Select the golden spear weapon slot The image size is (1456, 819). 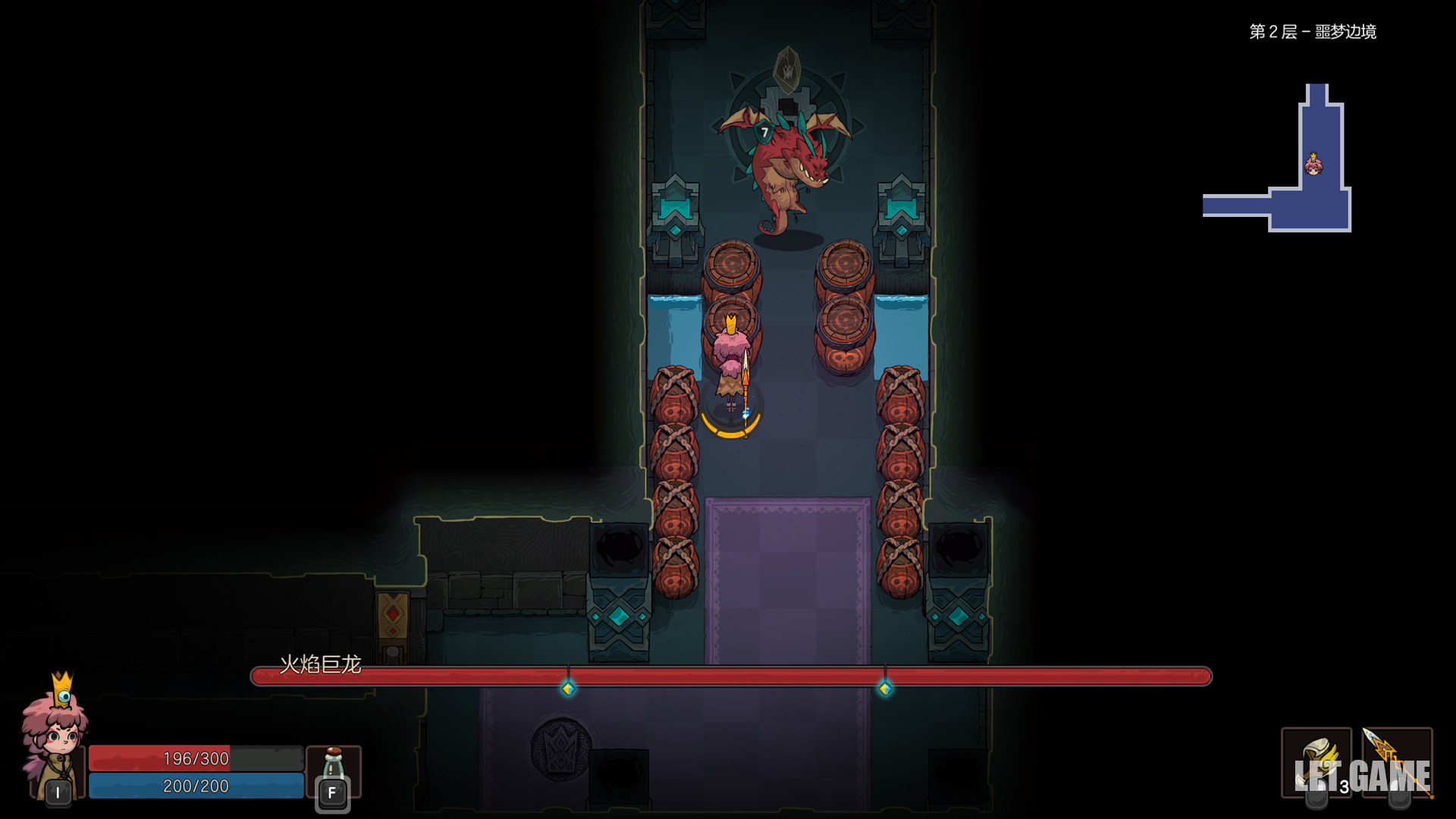click(1397, 761)
